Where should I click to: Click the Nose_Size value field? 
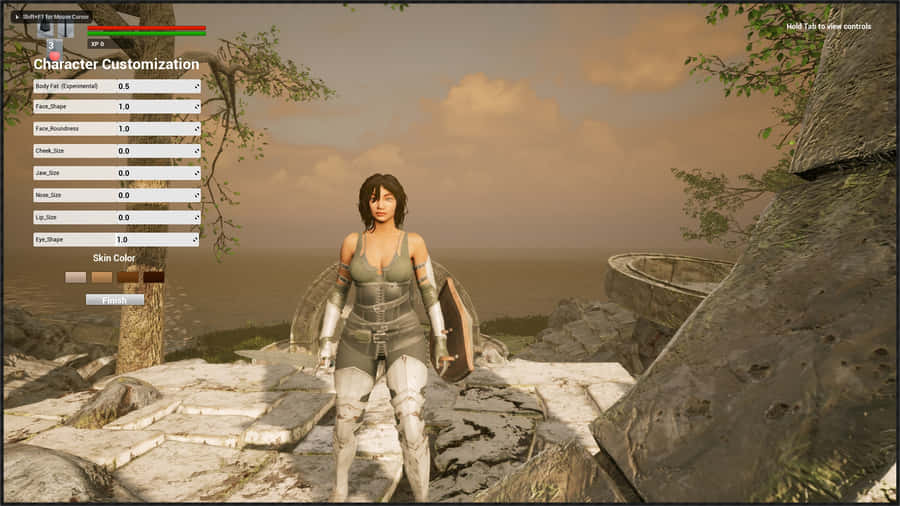[x=155, y=195]
